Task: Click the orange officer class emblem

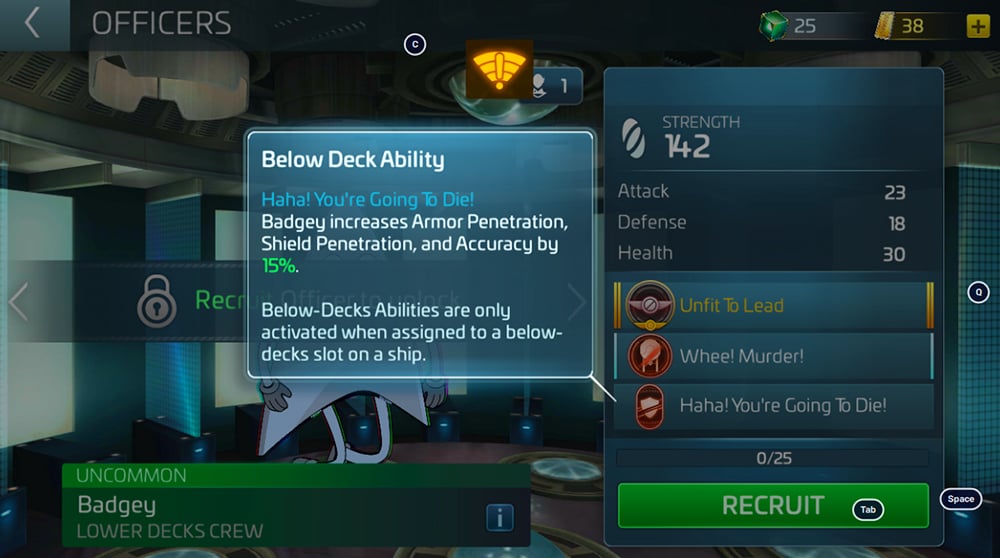Action: tap(499, 69)
